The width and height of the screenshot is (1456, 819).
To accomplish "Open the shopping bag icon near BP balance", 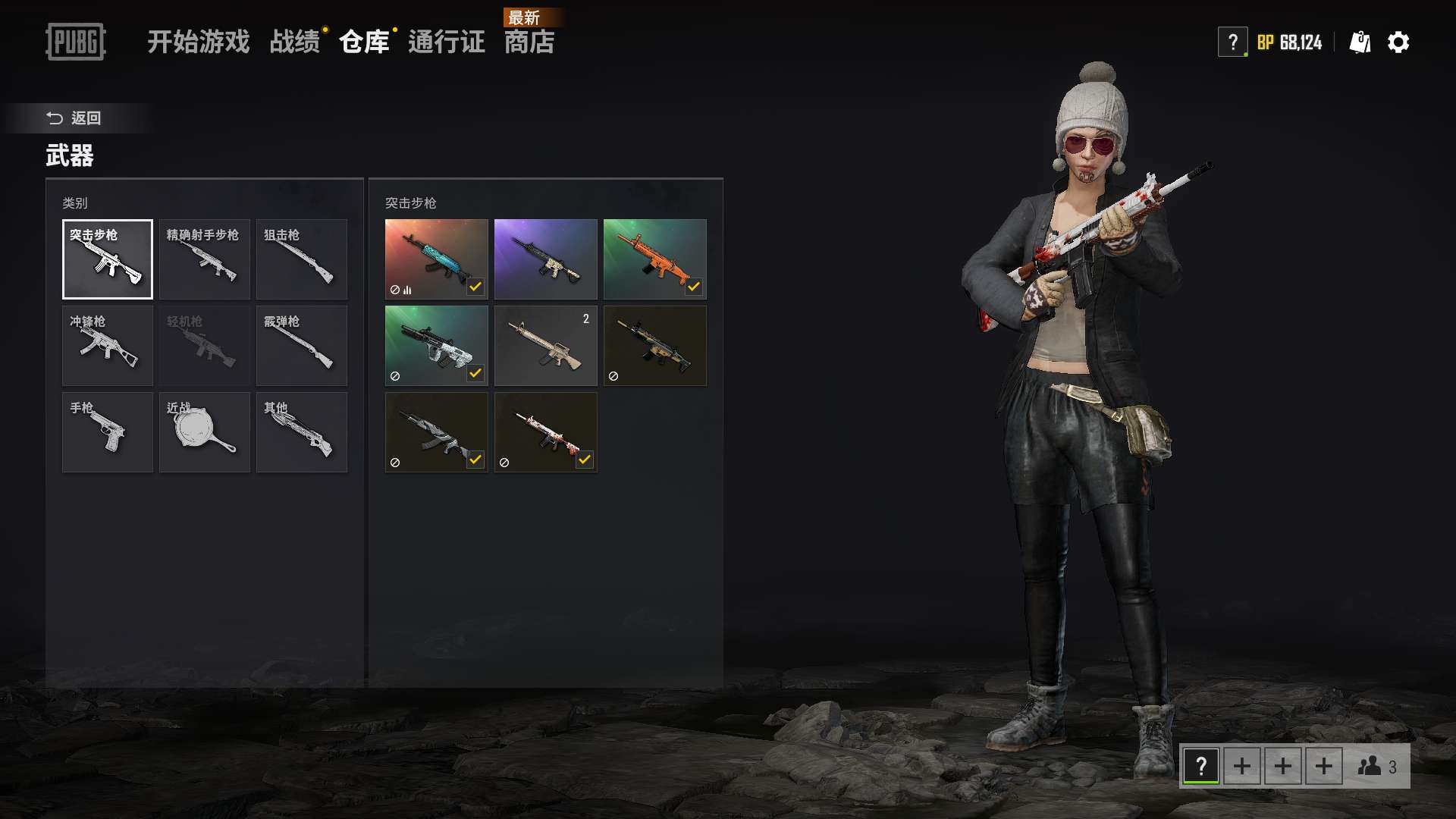I will coord(1360,42).
